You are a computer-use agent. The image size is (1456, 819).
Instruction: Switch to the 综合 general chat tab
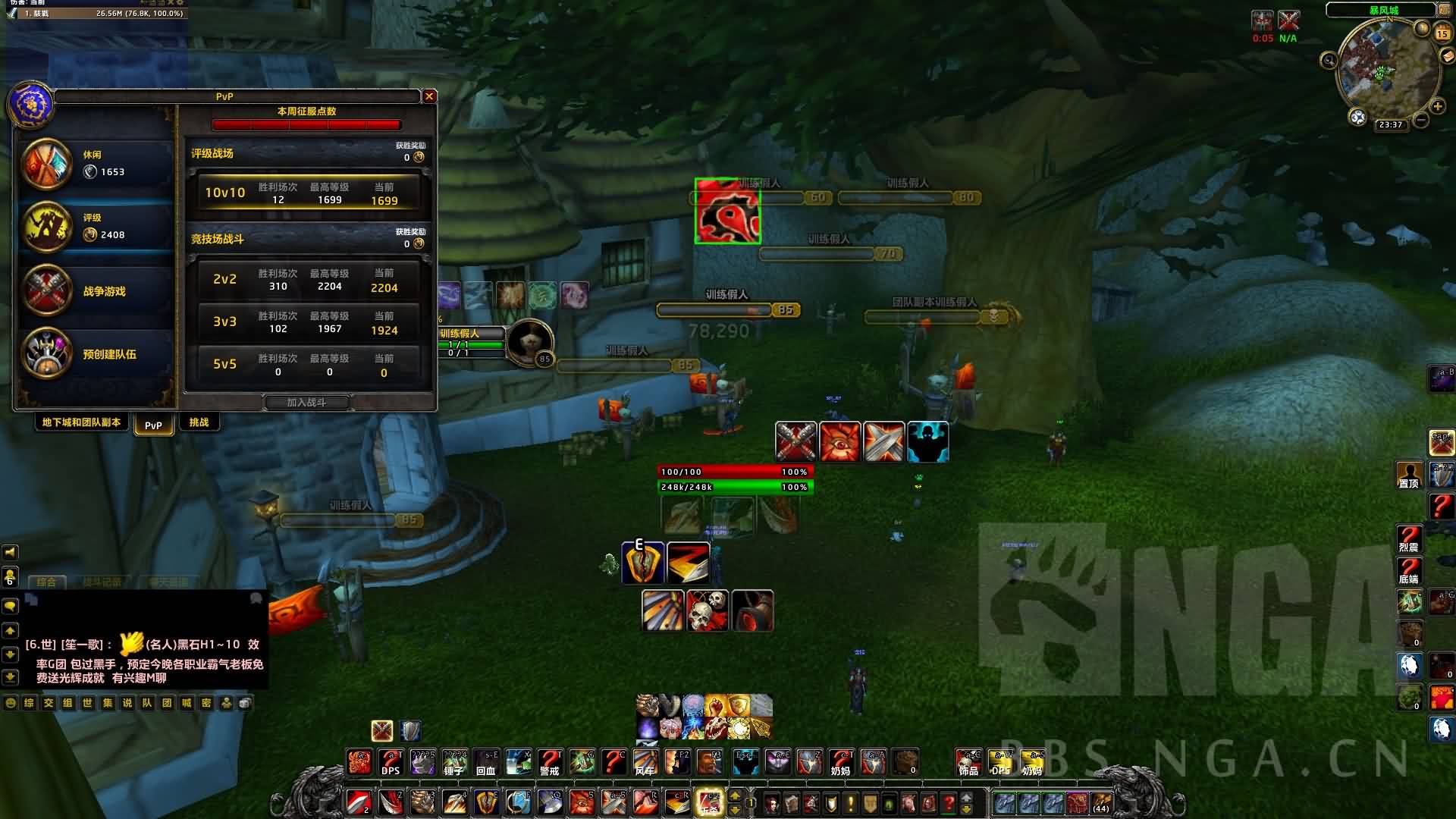[46, 582]
